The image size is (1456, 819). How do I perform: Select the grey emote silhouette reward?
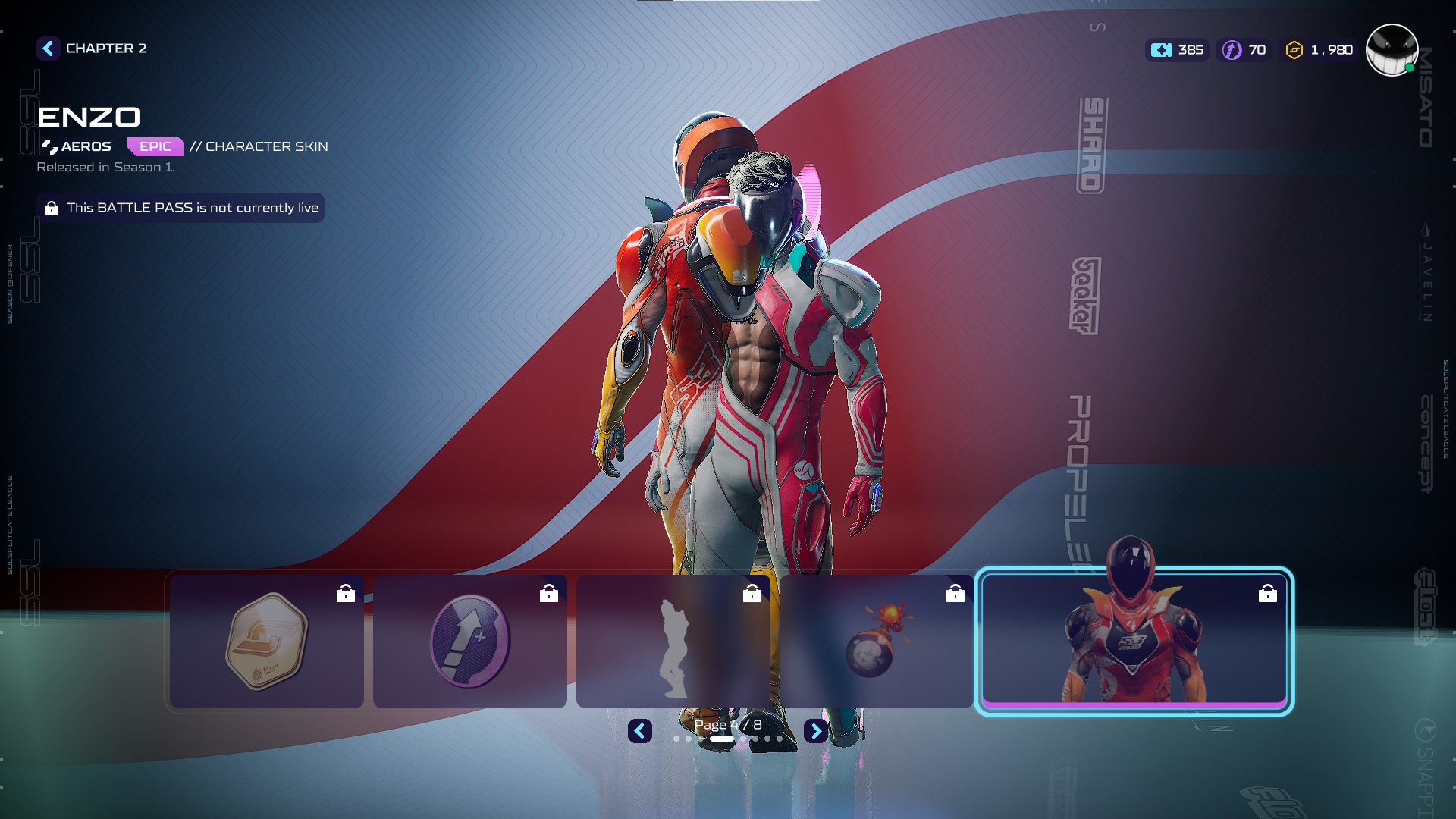click(x=673, y=642)
